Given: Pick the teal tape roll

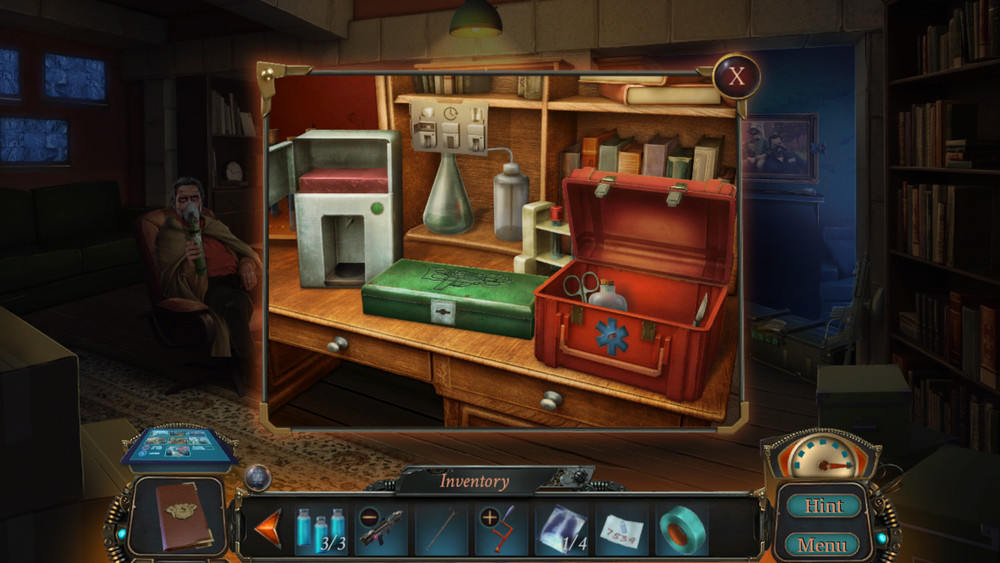Looking at the screenshot, I should [681, 528].
